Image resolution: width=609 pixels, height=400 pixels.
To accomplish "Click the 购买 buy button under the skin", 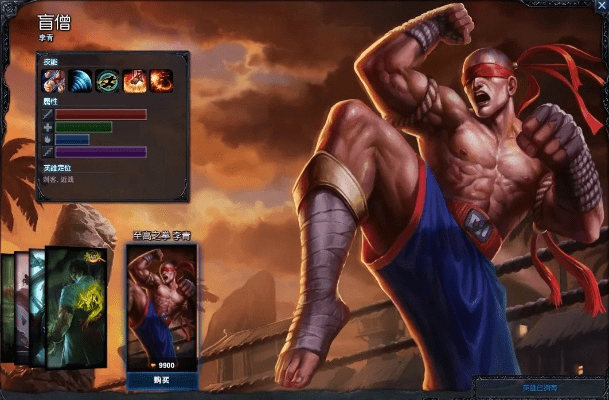I will click(162, 381).
